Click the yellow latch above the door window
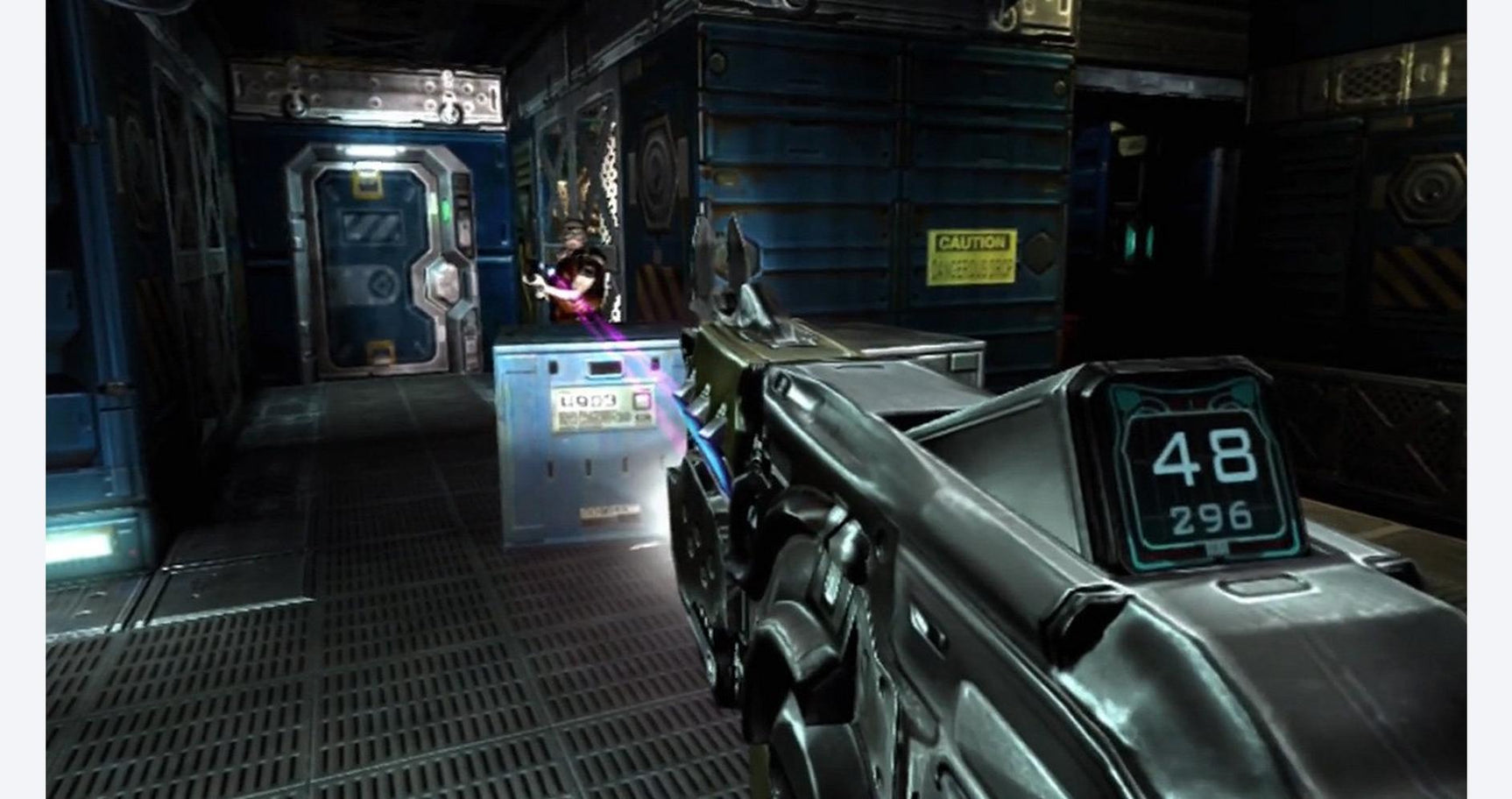 pyautogui.click(x=366, y=183)
